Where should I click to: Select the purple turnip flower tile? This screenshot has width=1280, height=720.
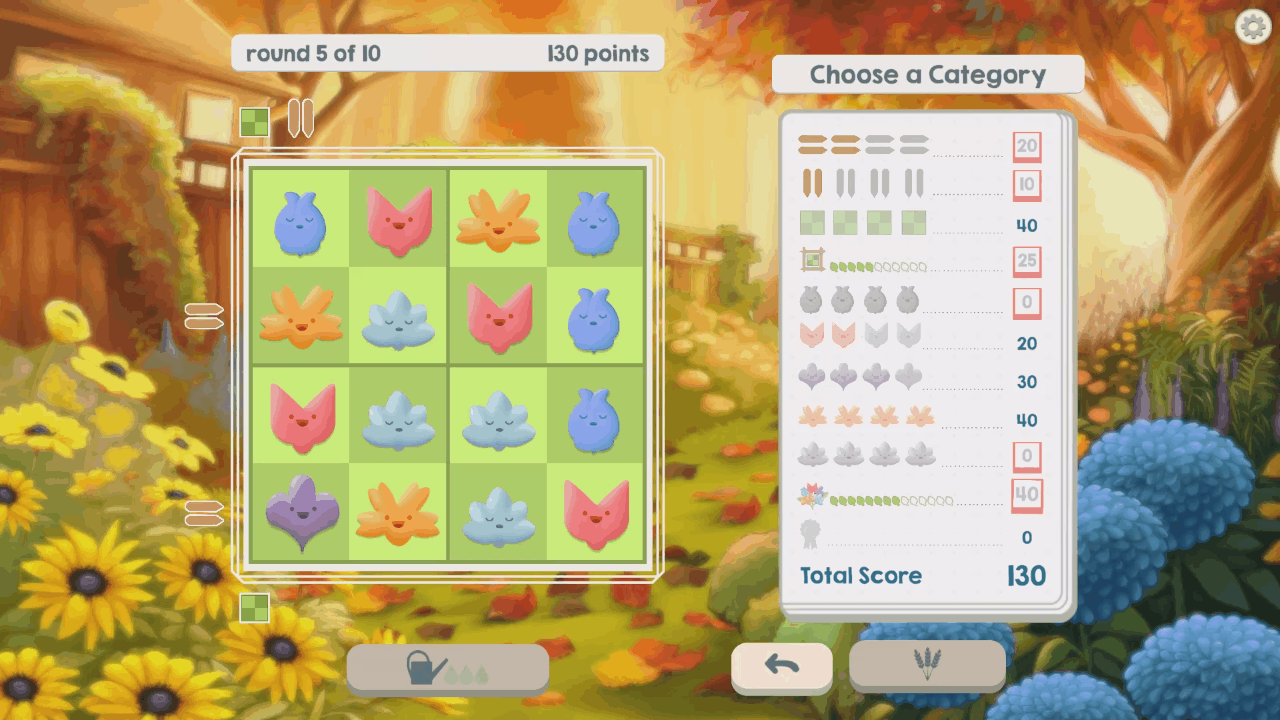[x=300, y=512]
